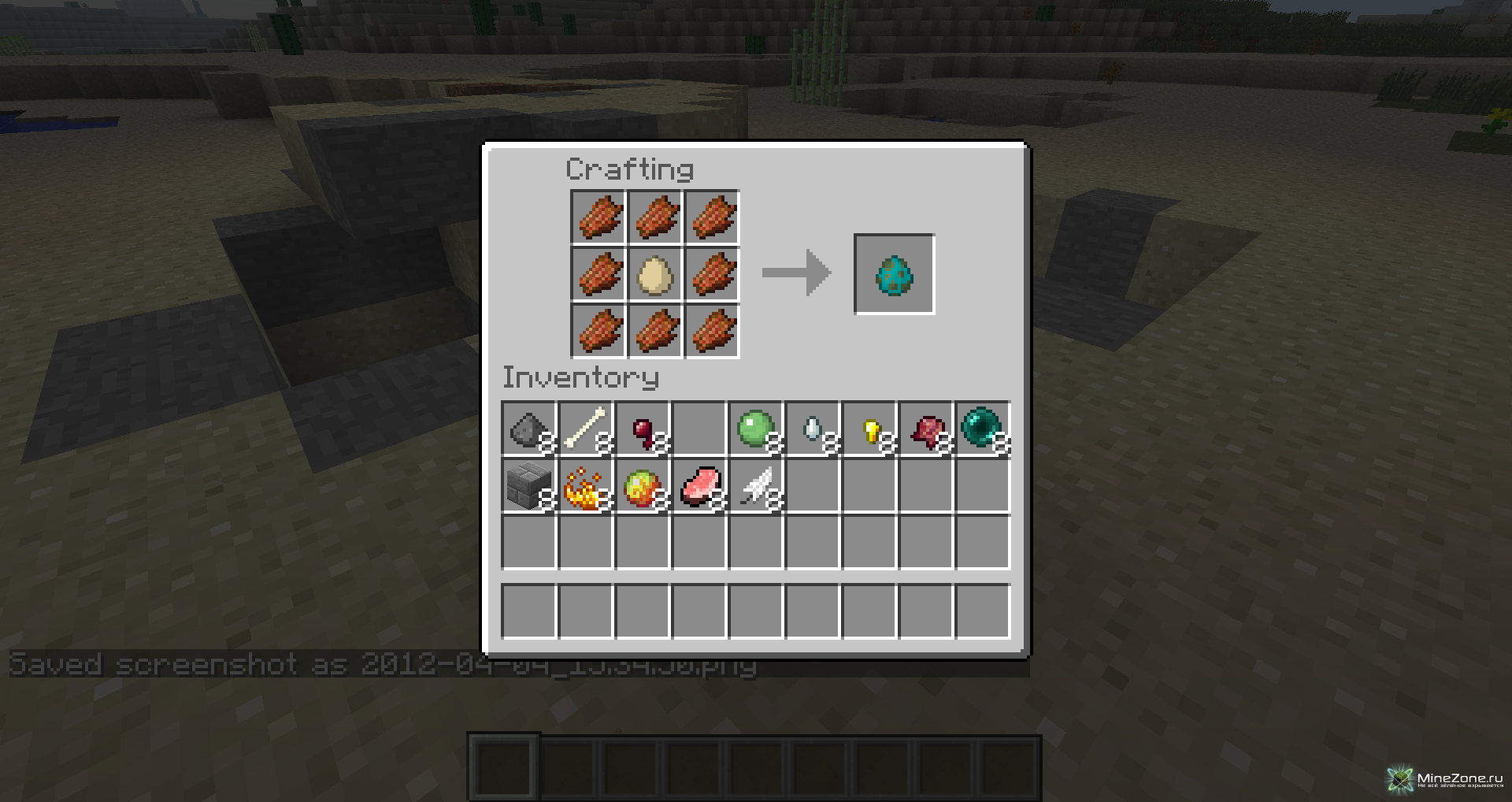This screenshot has height=802, width=1512.
Task: Pick up the ender pearl stack
Action: coord(983,429)
